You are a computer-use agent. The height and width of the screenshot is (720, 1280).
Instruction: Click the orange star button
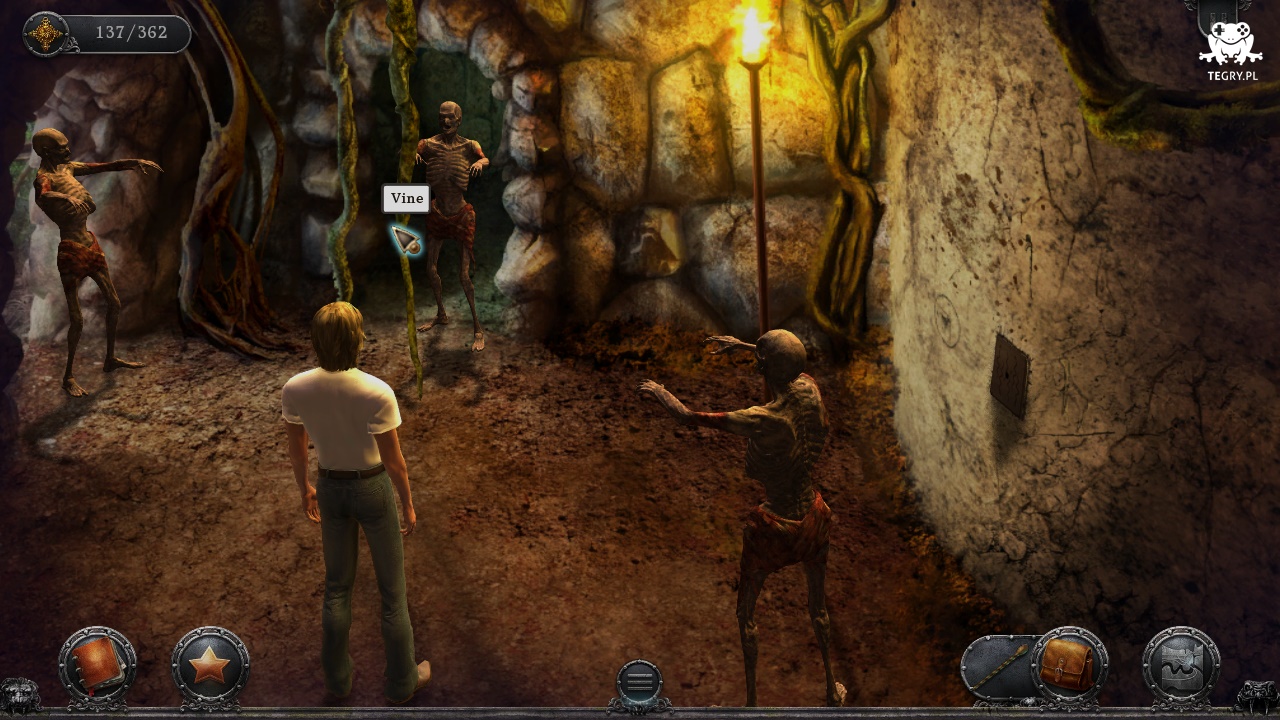click(210, 665)
